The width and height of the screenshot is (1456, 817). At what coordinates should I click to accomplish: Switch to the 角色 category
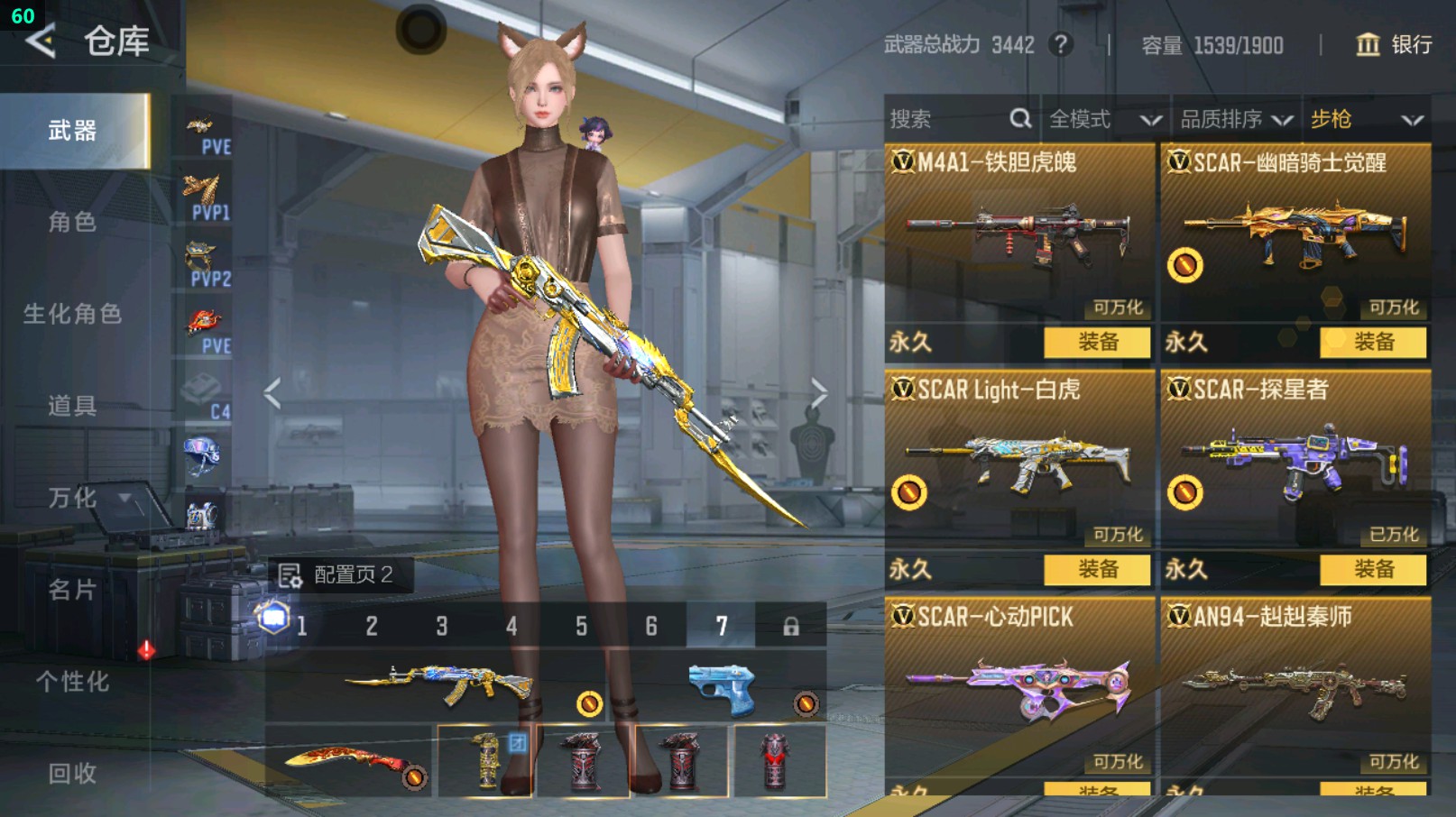[72, 222]
